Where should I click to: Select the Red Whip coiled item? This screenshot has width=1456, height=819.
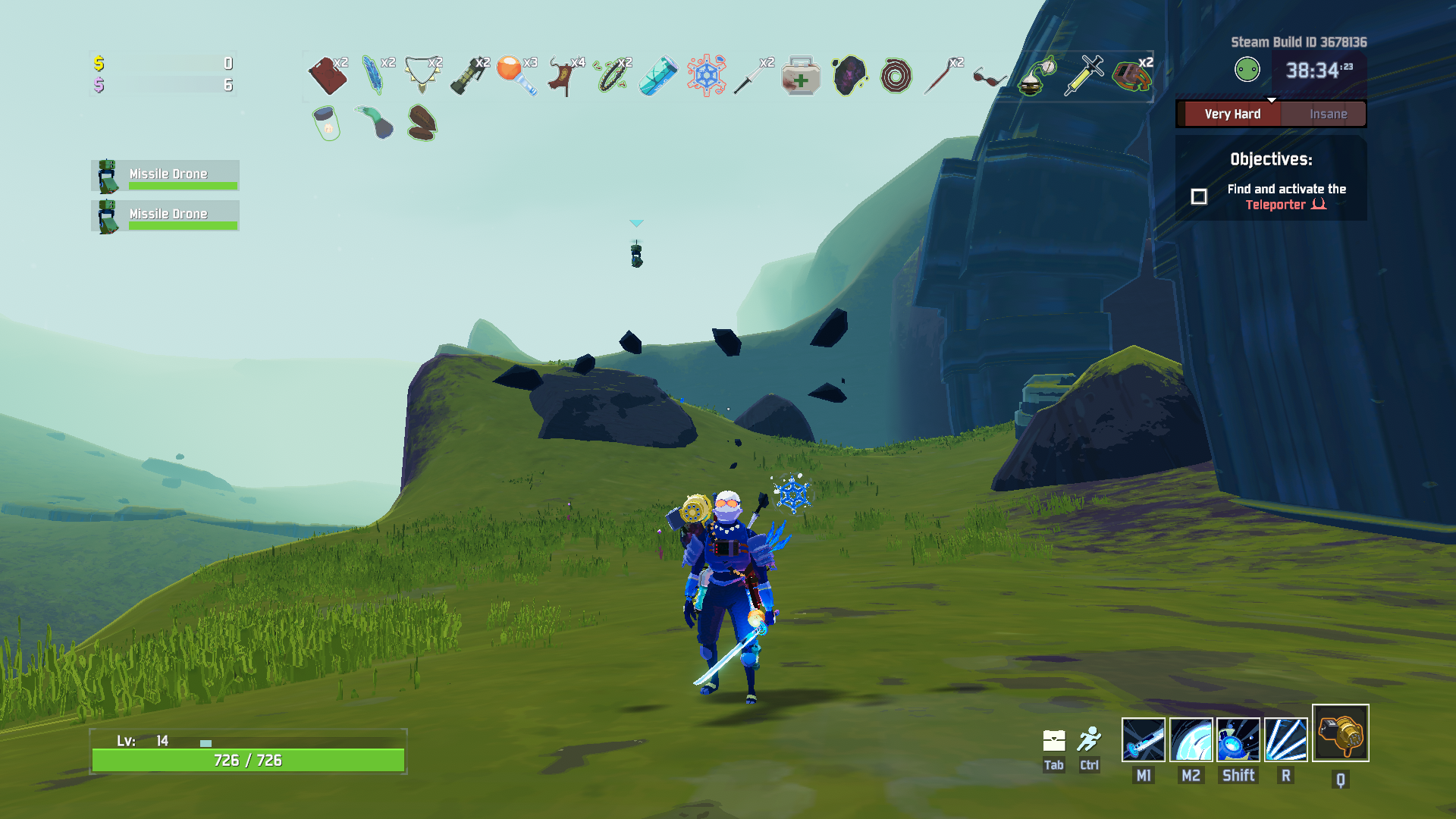coord(896,76)
